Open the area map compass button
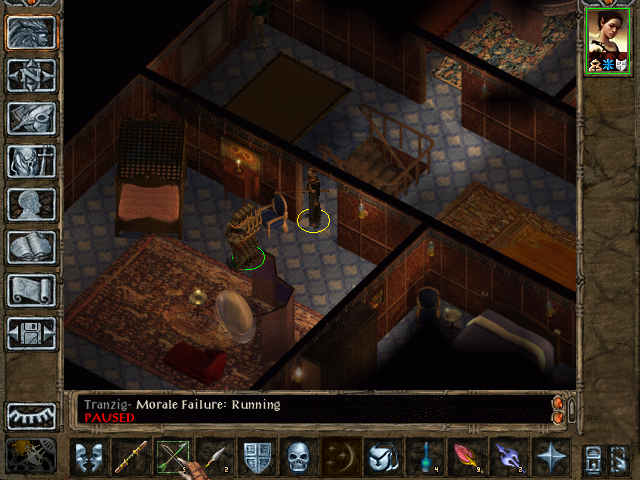 pos(31,75)
